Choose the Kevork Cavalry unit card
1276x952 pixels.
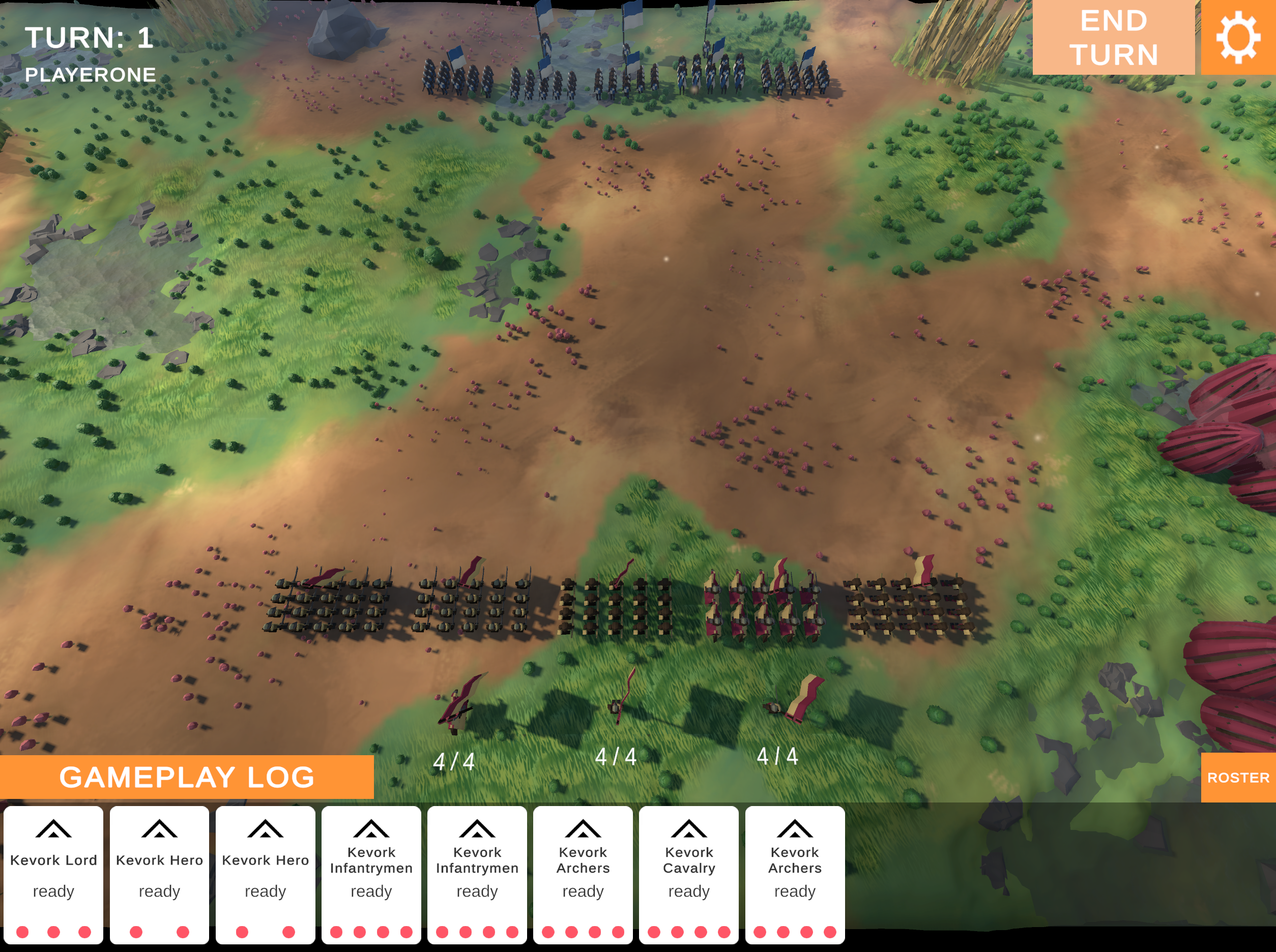(688, 874)
